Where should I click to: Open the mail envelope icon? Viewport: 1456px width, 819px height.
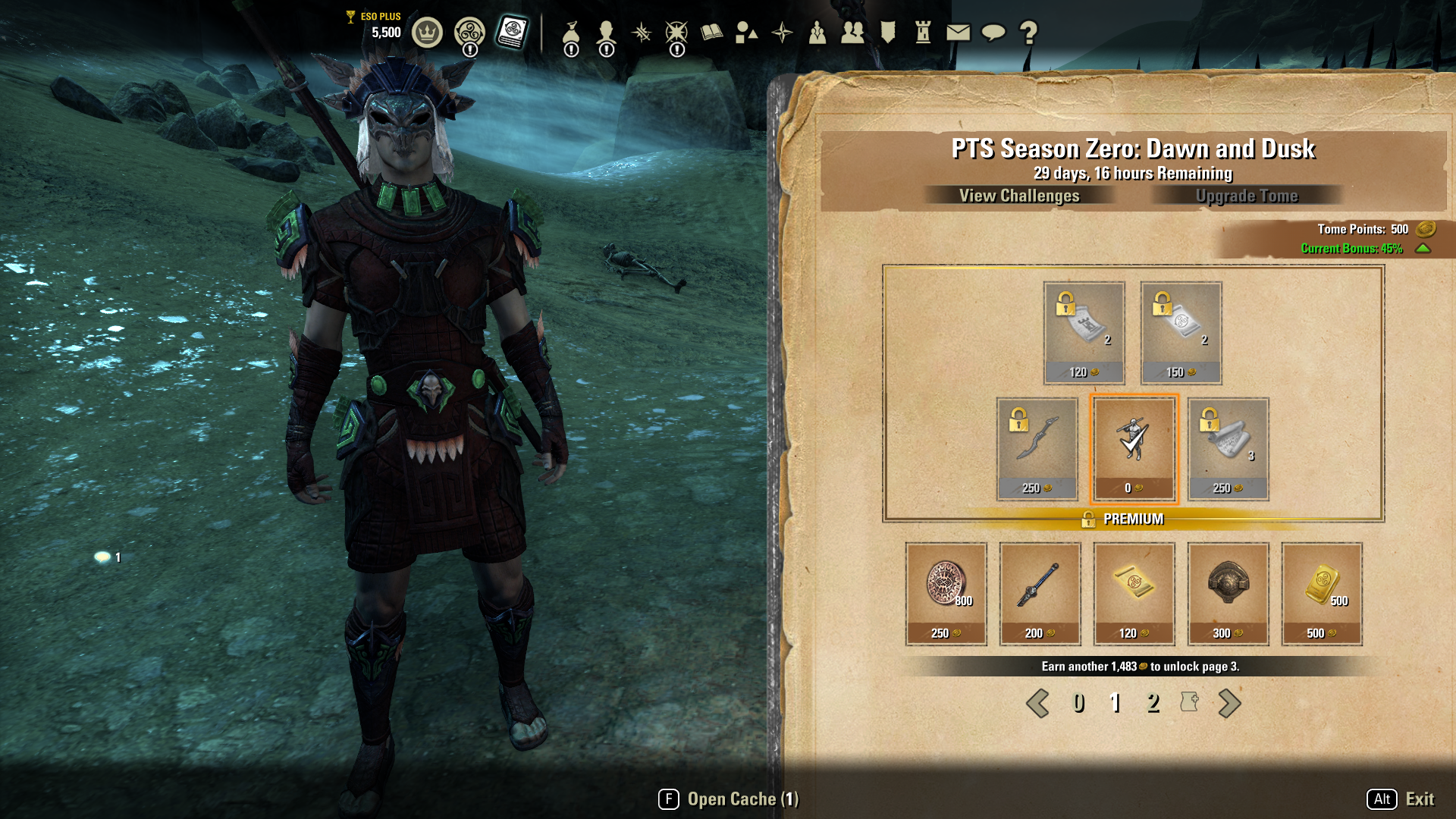pos(958,32)
